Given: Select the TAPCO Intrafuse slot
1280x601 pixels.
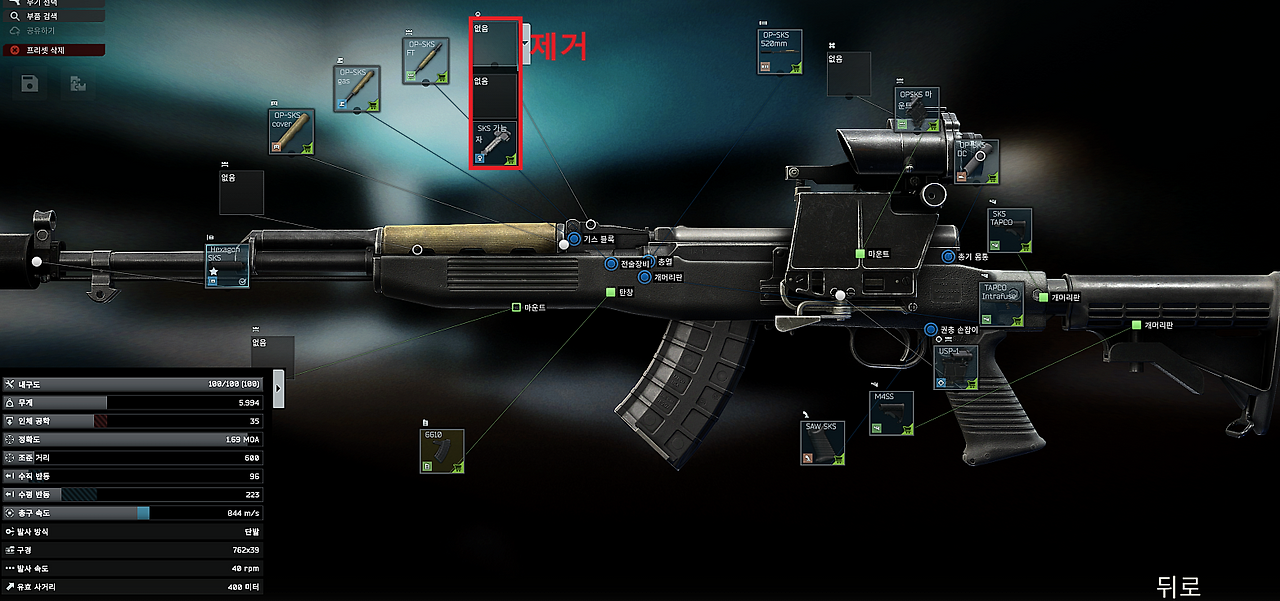Looking at the screenshot, I should [x=1001, y=304].
